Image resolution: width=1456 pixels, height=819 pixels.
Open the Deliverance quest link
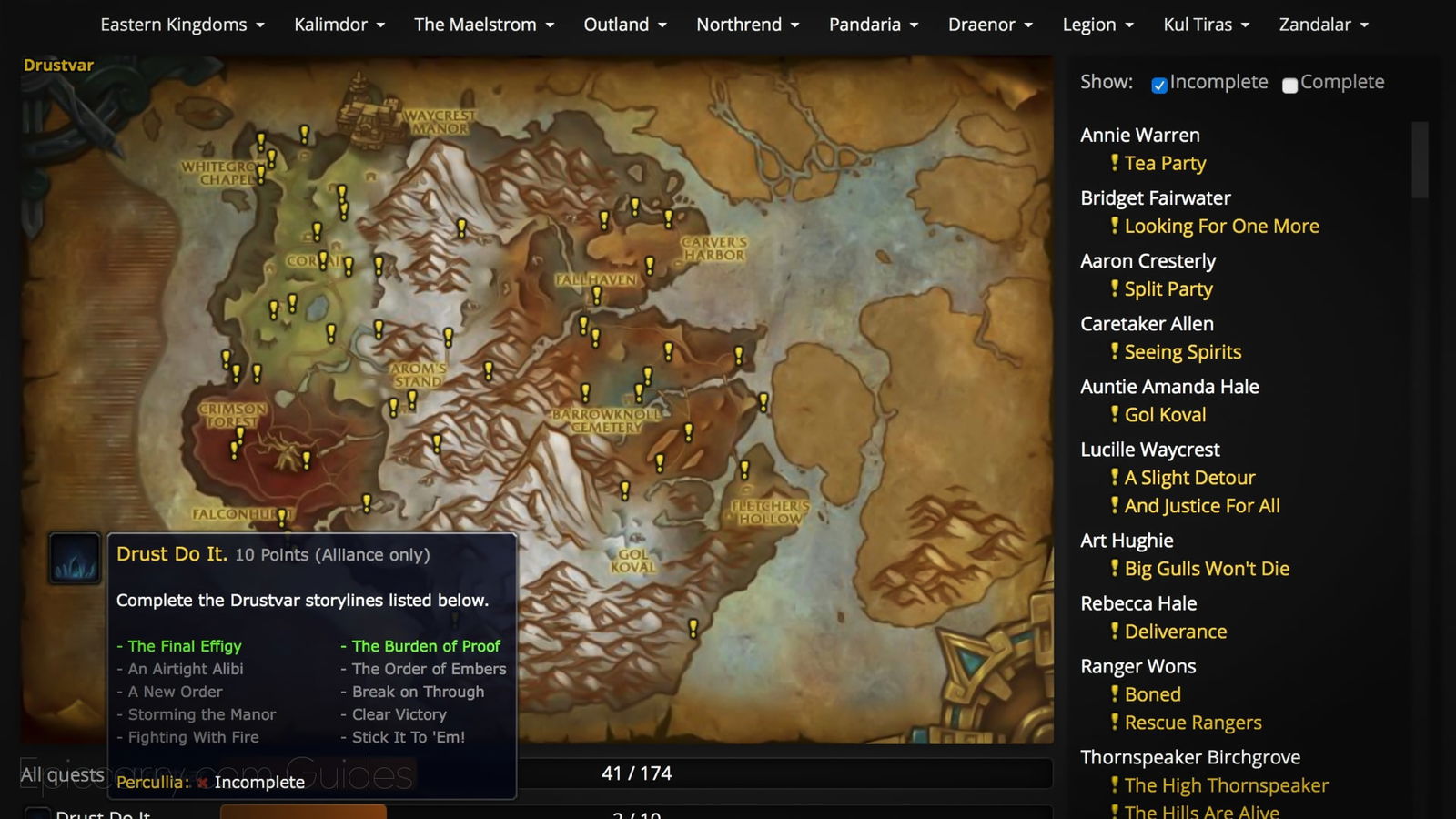pyautogui.click(x=1176, y=632)
